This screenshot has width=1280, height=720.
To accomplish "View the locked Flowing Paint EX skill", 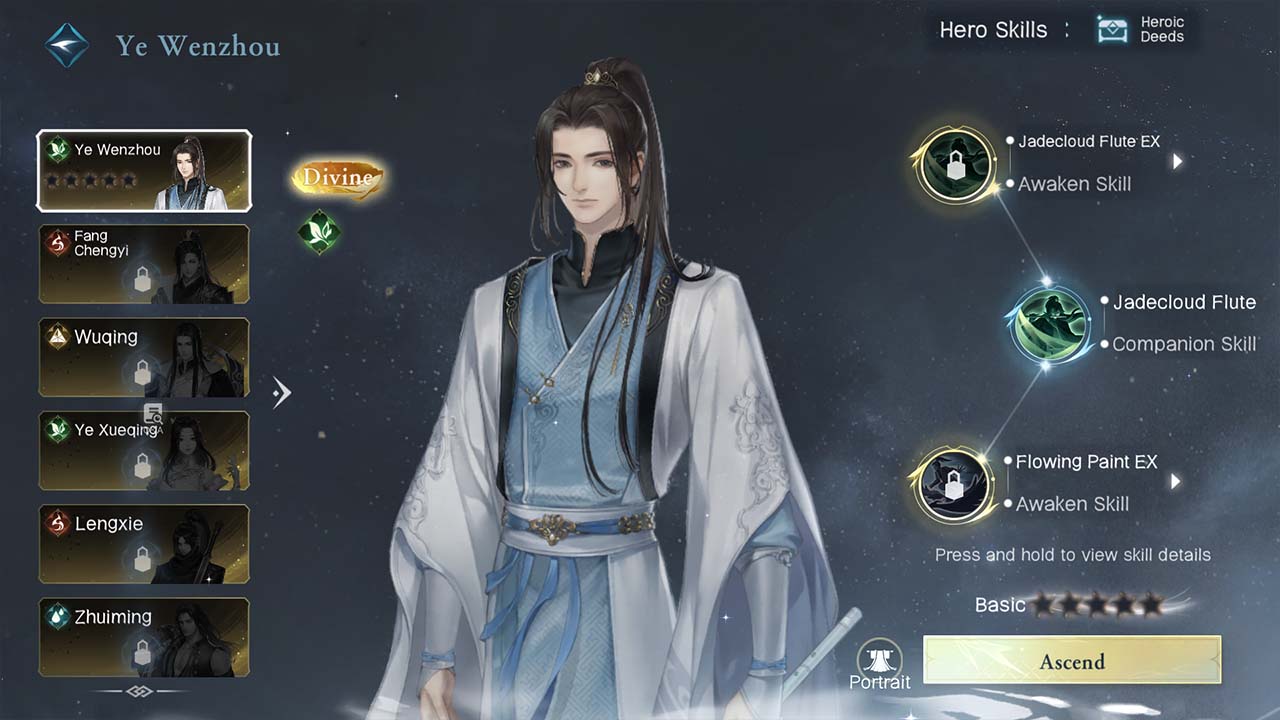I will click(x=954, y=484).
